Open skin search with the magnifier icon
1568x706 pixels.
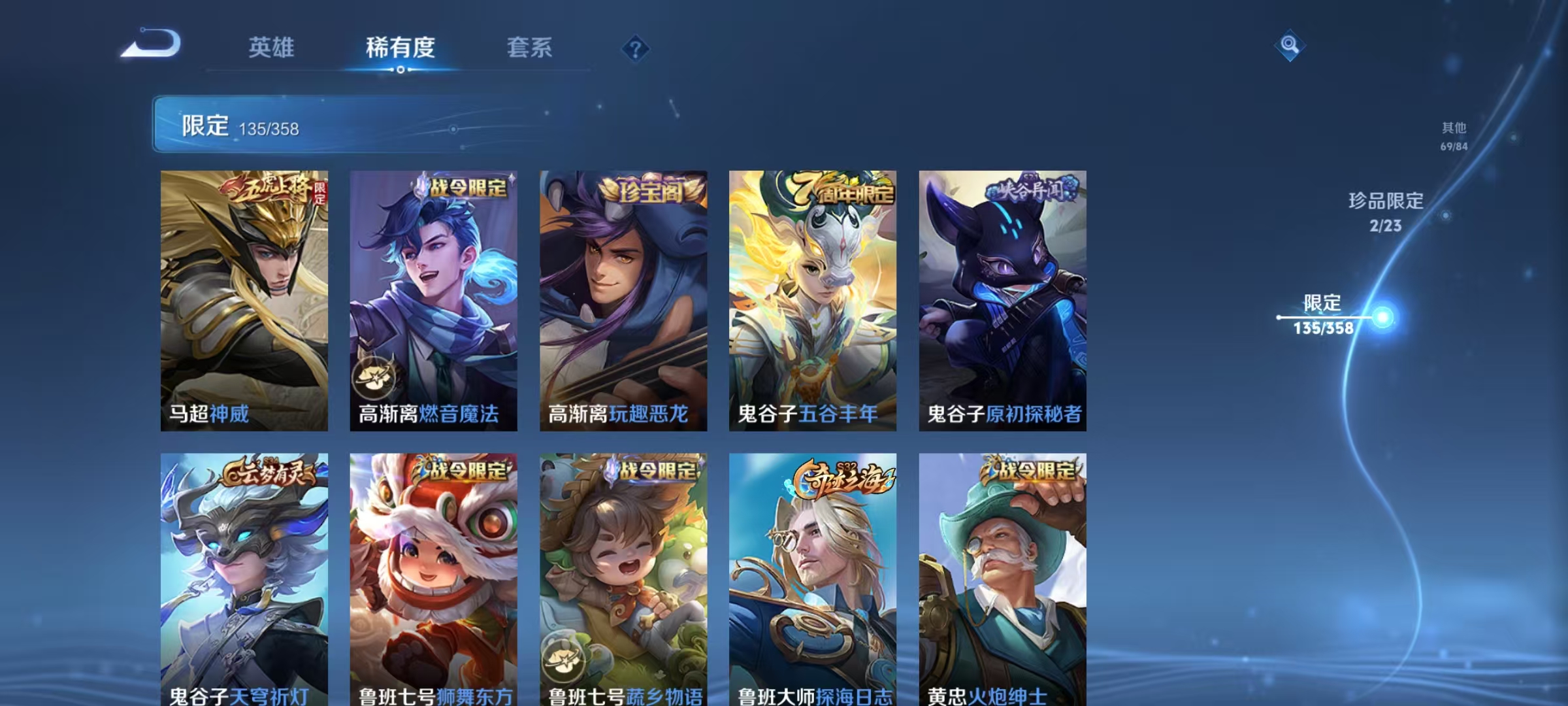pyautogui.click(x=1290, y=45)
